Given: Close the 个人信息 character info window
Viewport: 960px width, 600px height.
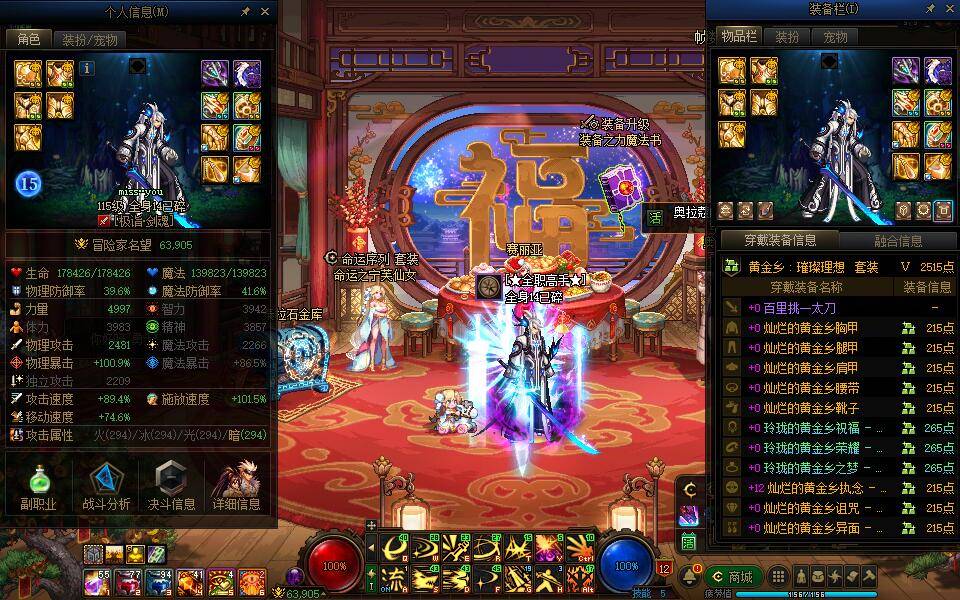Looking at the screenshot, I should [x=265, y=11].
